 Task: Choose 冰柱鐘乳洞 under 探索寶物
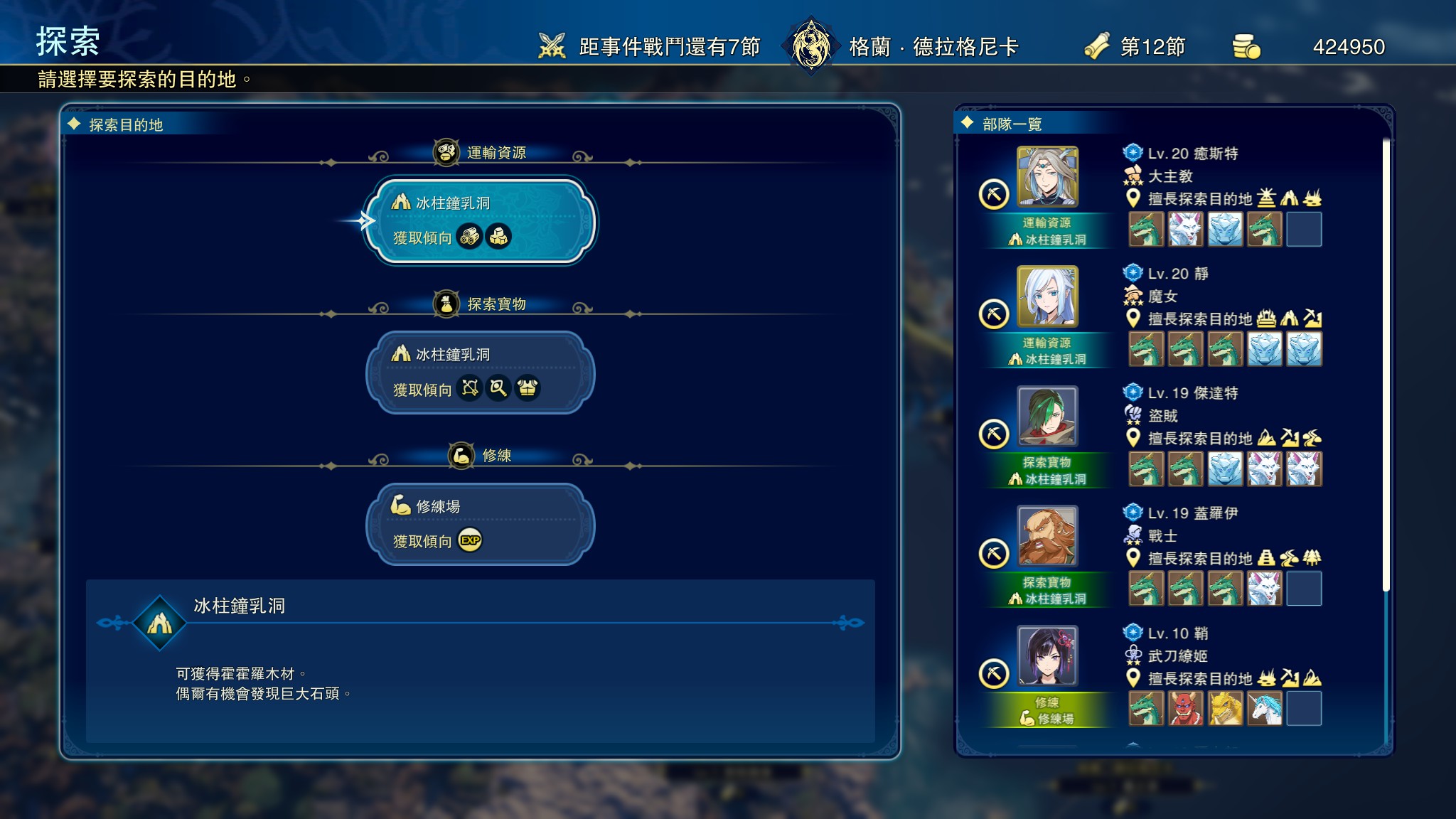tap(480, 372)
